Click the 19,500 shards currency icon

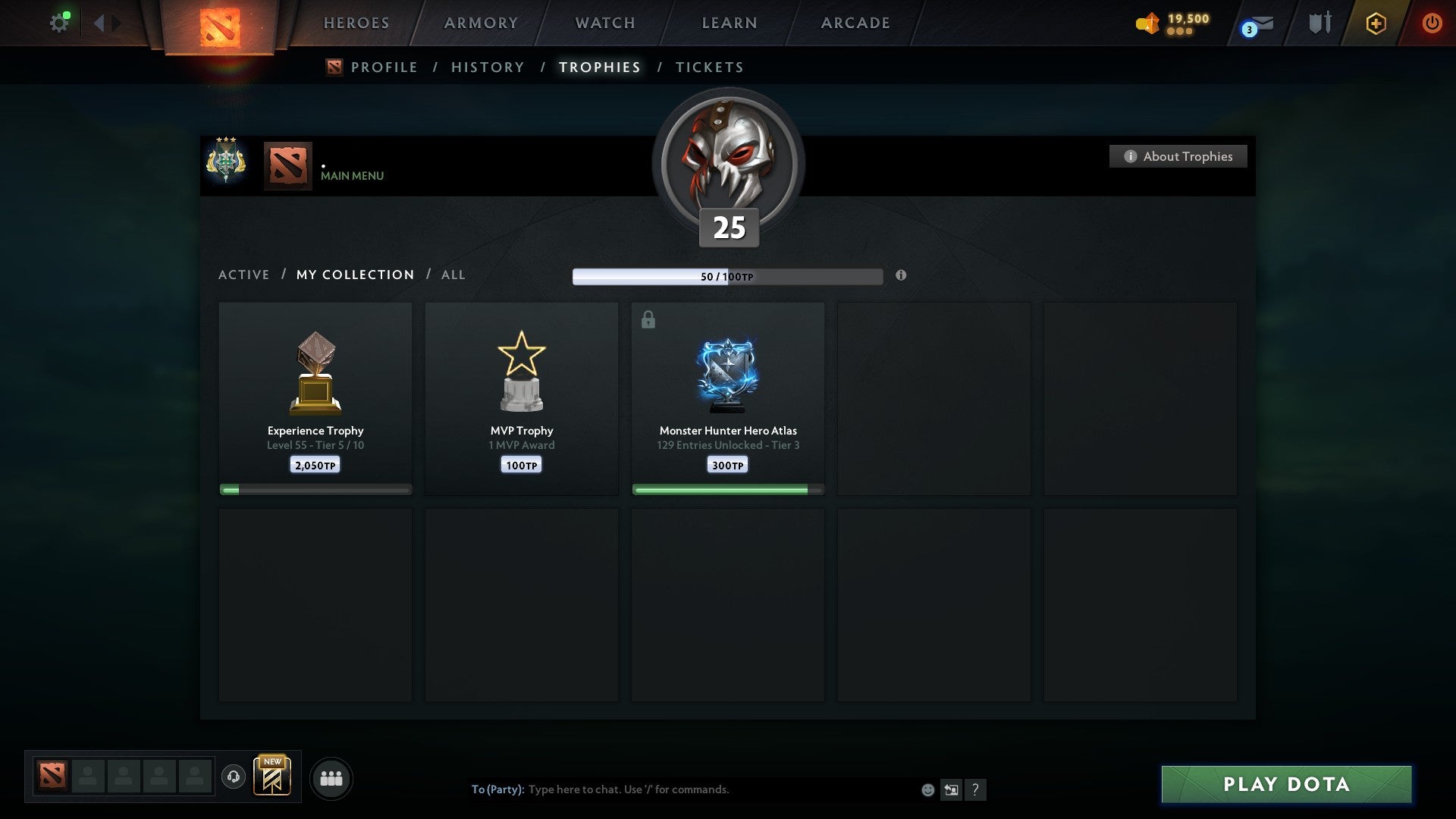(x=1147, y=24)
